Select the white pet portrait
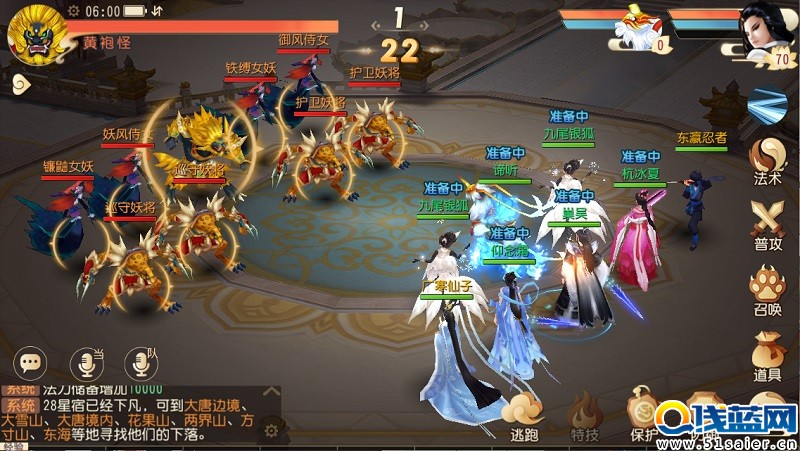The height and width of the screenshot is (451, 800). click(634, 25)
